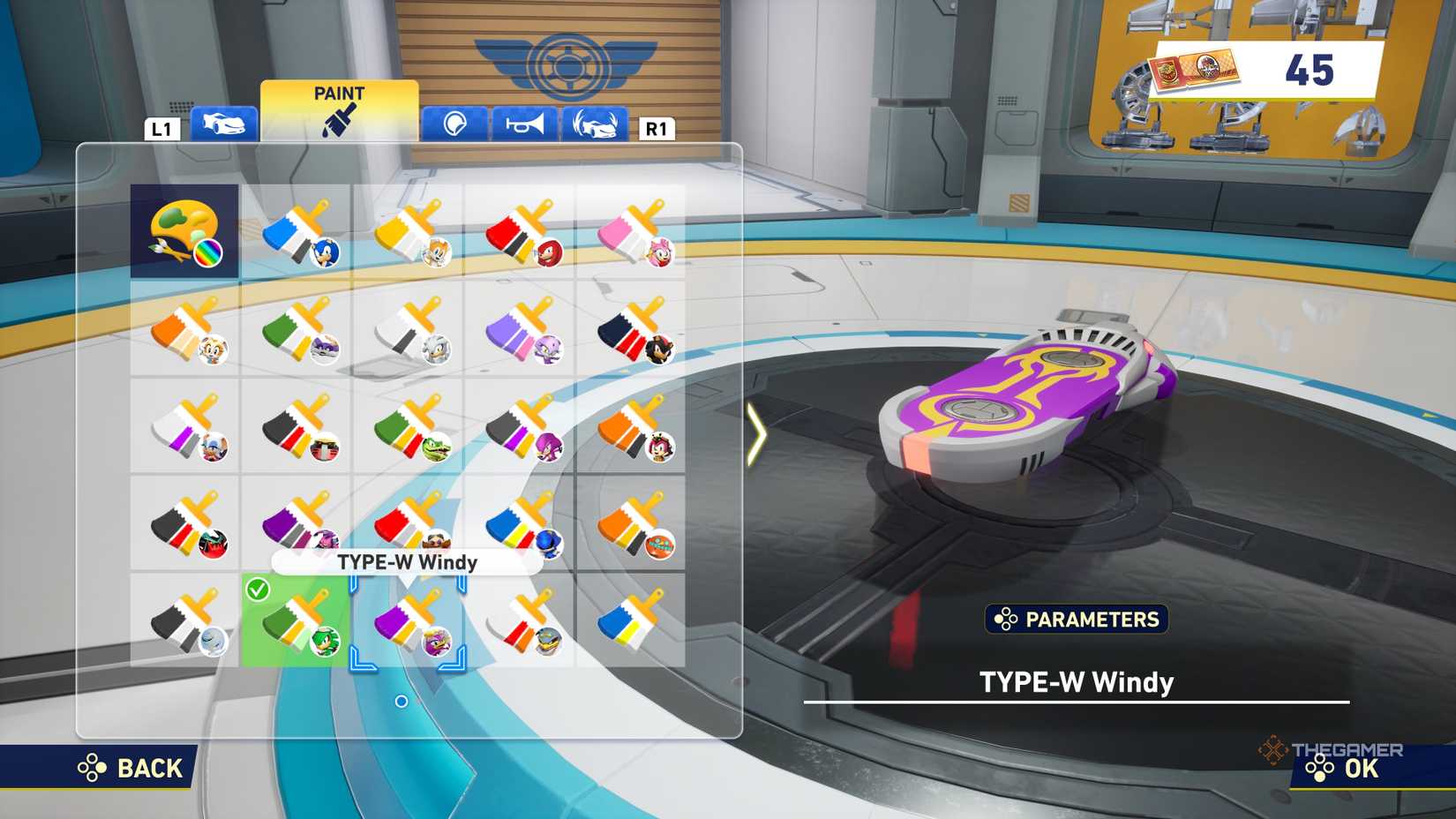The height and width of the screenshot is (819, 1456).
Task: Click the Parameters dropdown panel
Action: coord(1077,620)
